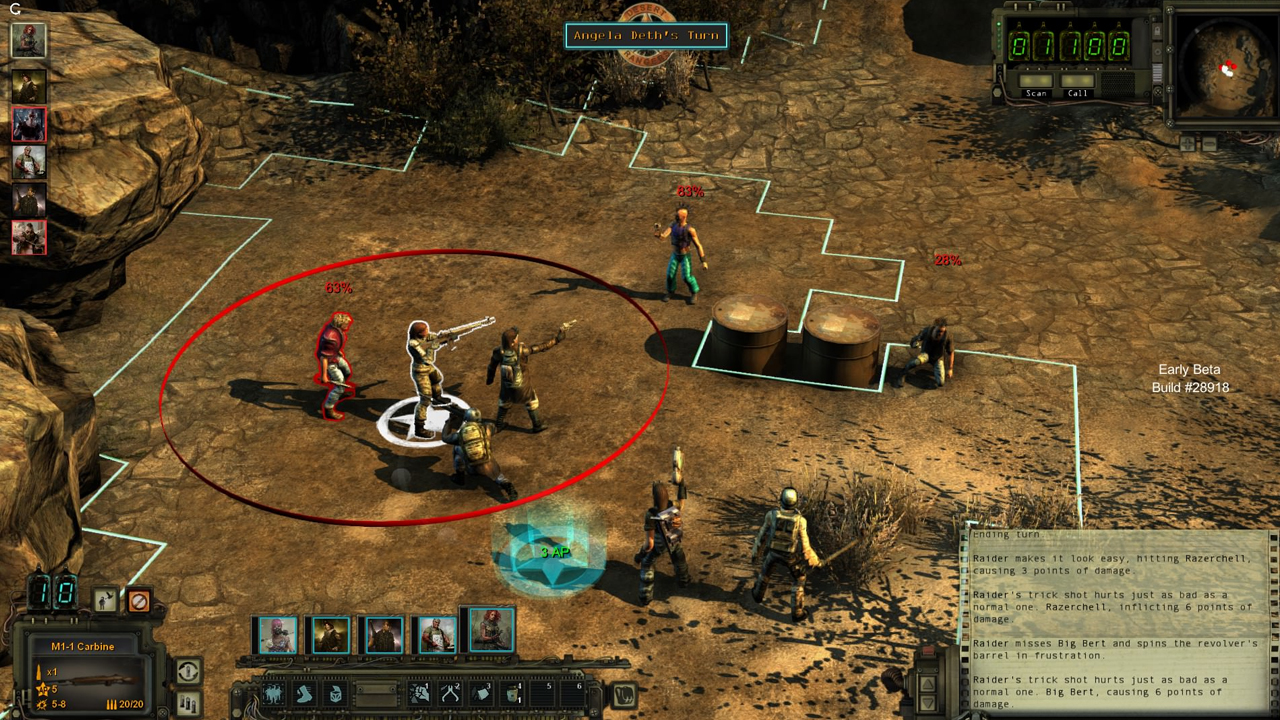This screenshot has width=1280, height=720.
Task: Activate the shattered-glass icon in quick slot 1
Action: tap(418, 694)
